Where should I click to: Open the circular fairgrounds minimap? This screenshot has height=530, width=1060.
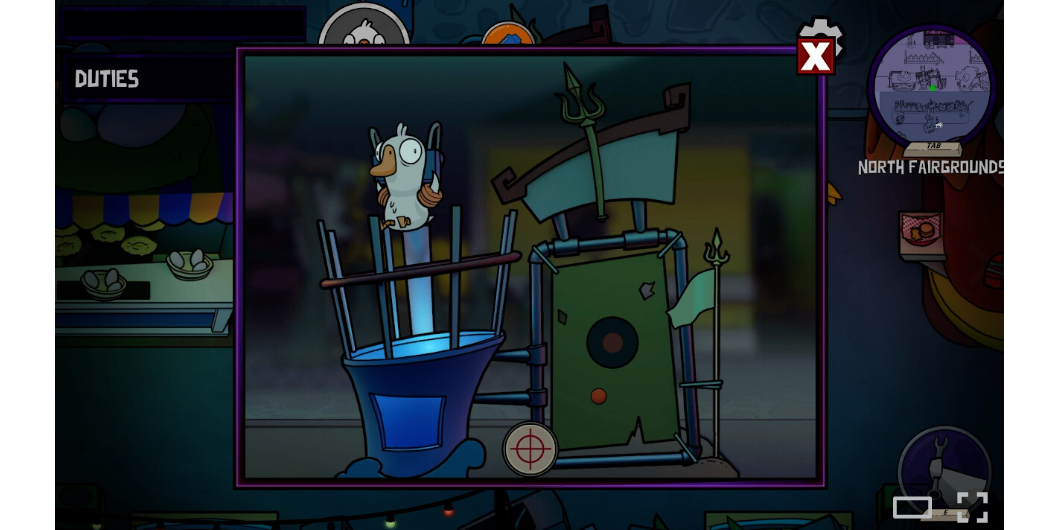pyautogui.click(x=931, y=87)
